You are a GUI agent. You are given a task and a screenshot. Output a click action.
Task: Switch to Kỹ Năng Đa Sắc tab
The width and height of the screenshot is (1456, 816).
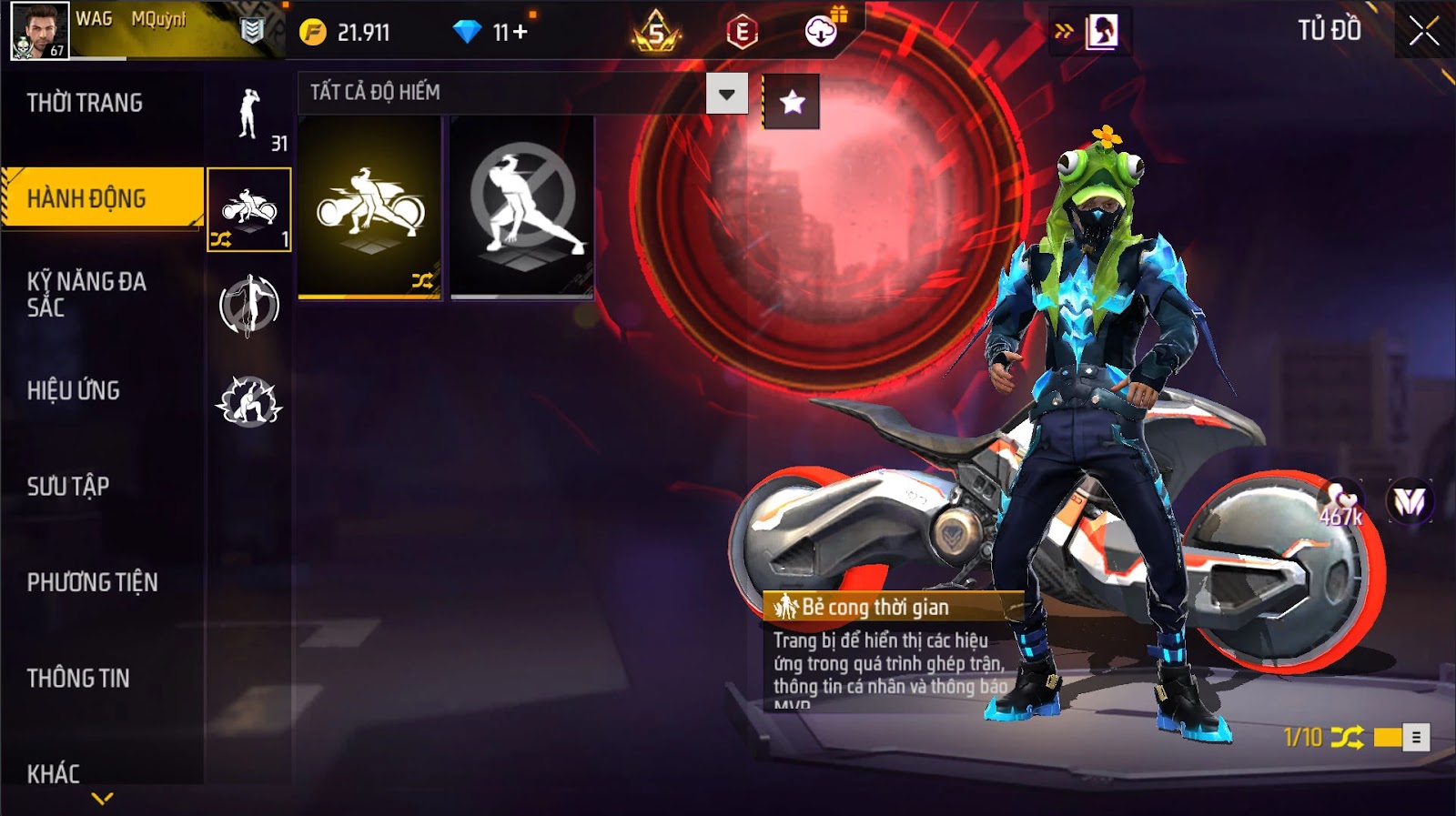tap(86, 294)
